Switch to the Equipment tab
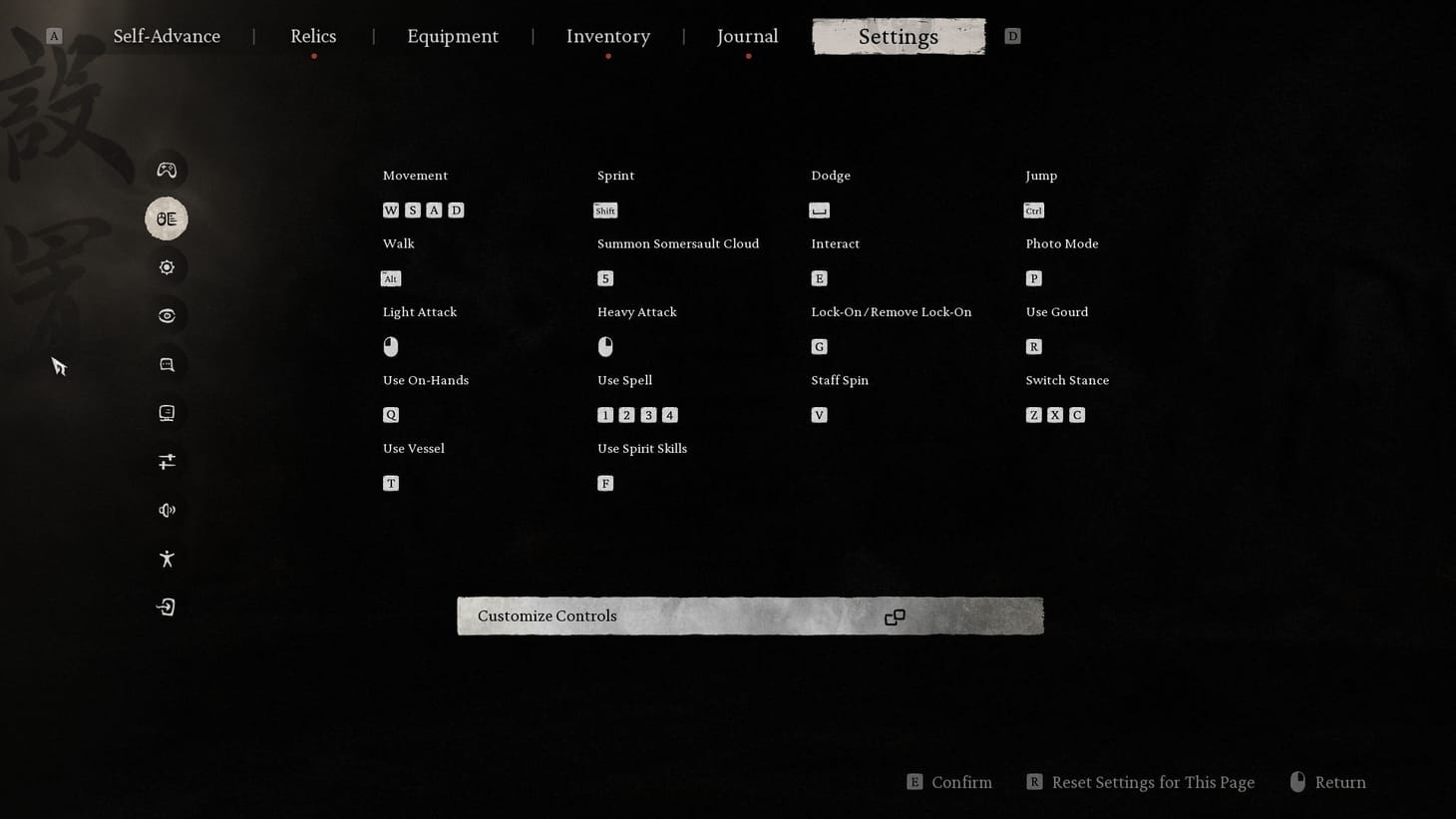Screen dimensions: 1456x819 [452, 36]
